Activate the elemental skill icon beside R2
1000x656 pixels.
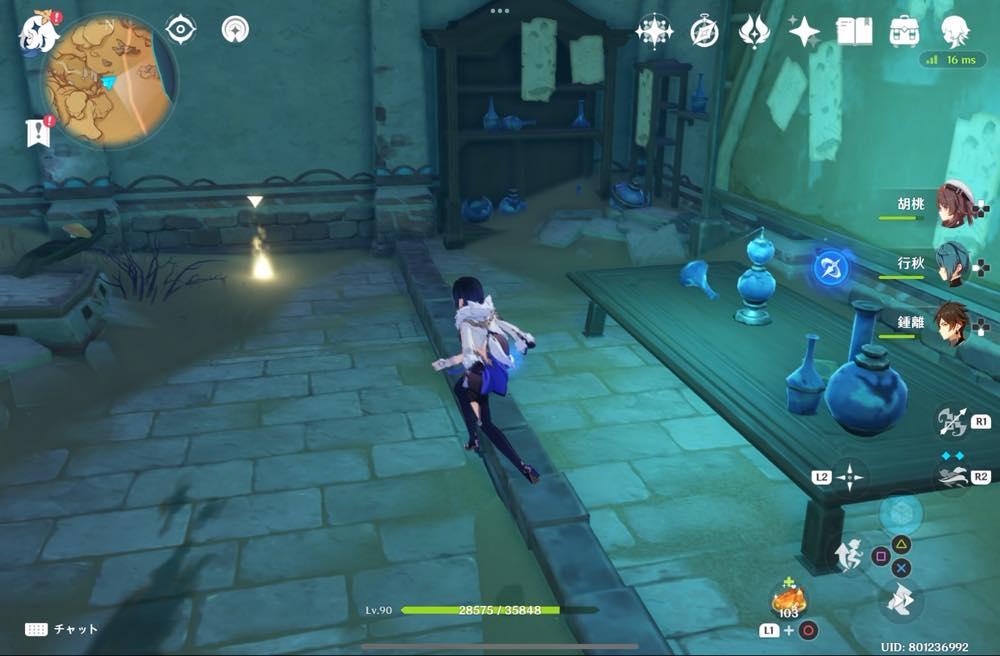point(950,477)
